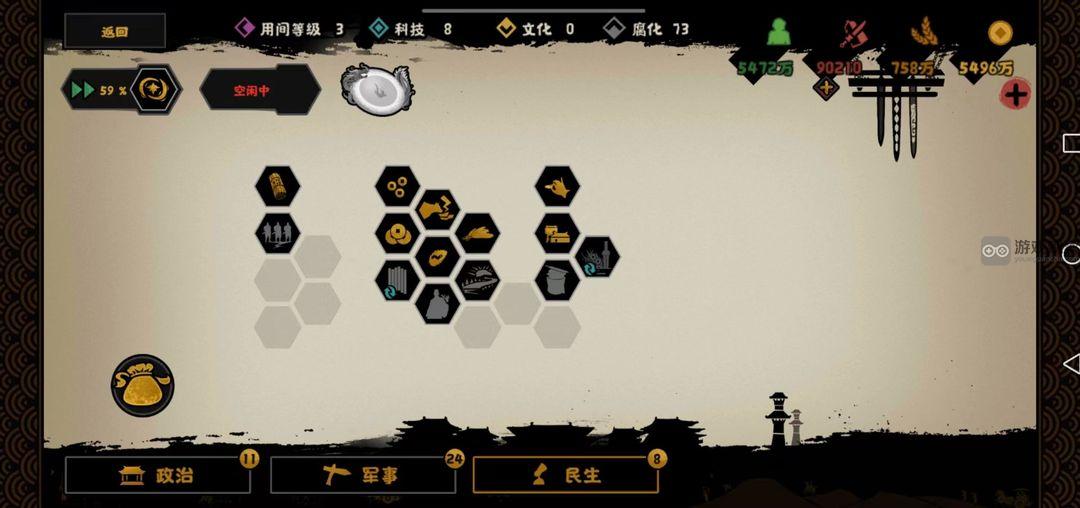Select the seated gray figure node
This screenshot has width=1080, height=508.
tap(437, 303)
